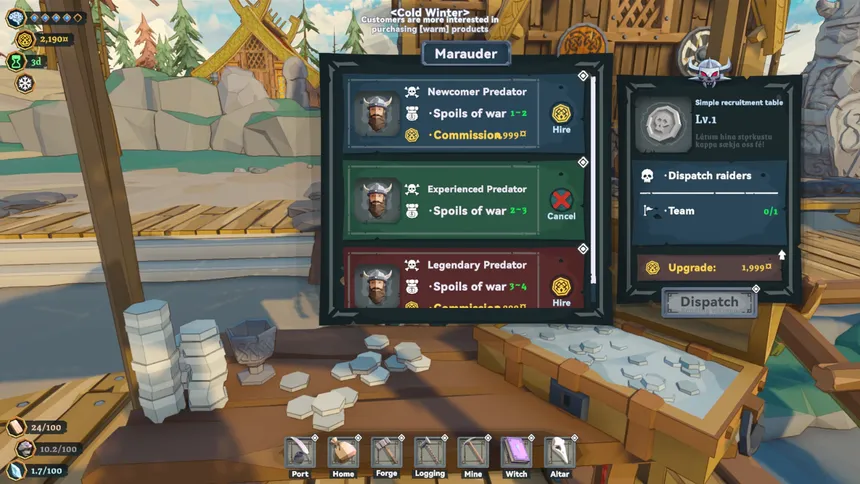Image resolution: width=860 pixels, height=484 pixels.
Task: Open the Forge shortcut
Action: pos(386,453)
